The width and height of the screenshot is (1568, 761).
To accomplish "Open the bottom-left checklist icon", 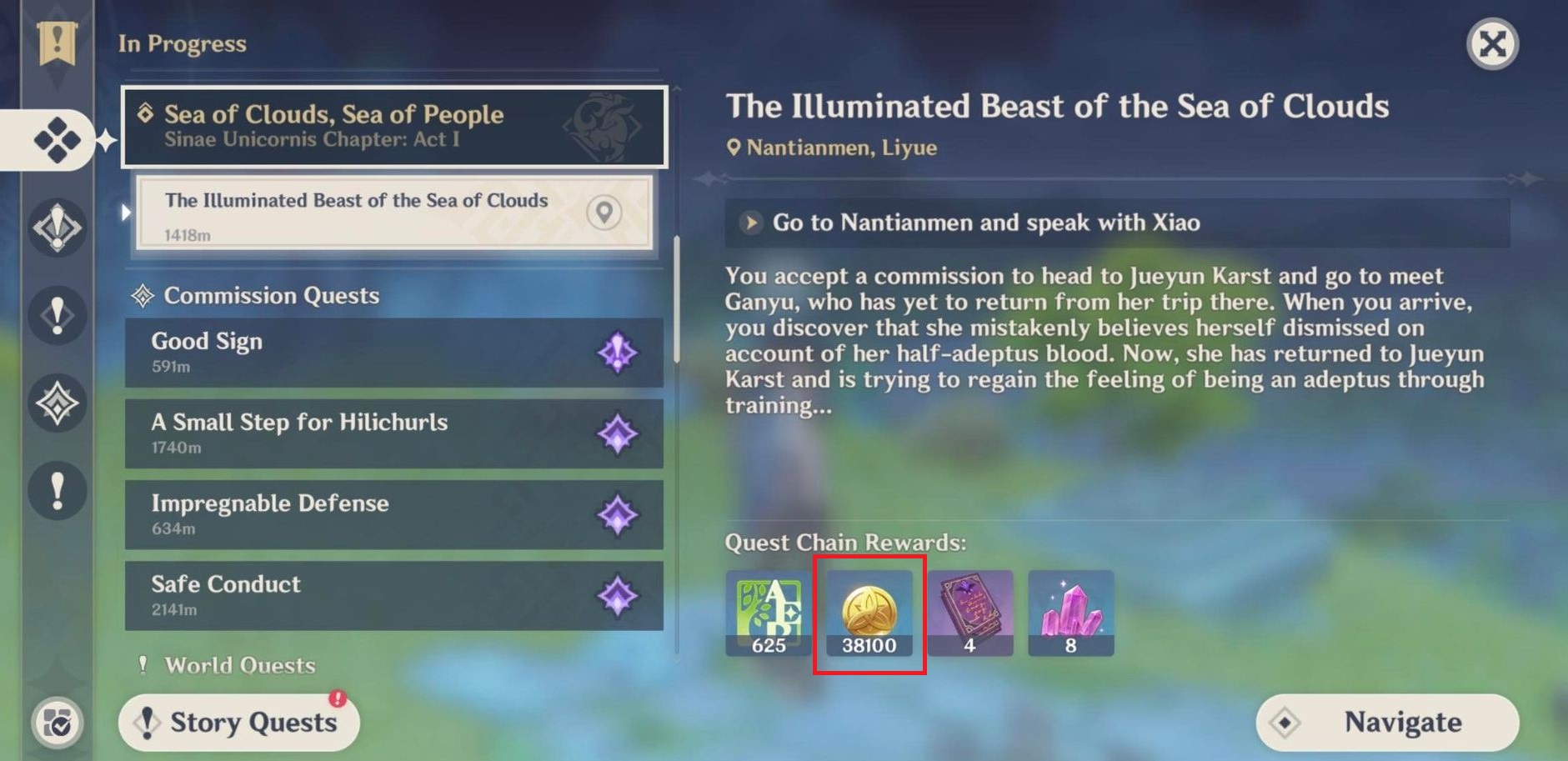I will point(58,722).
